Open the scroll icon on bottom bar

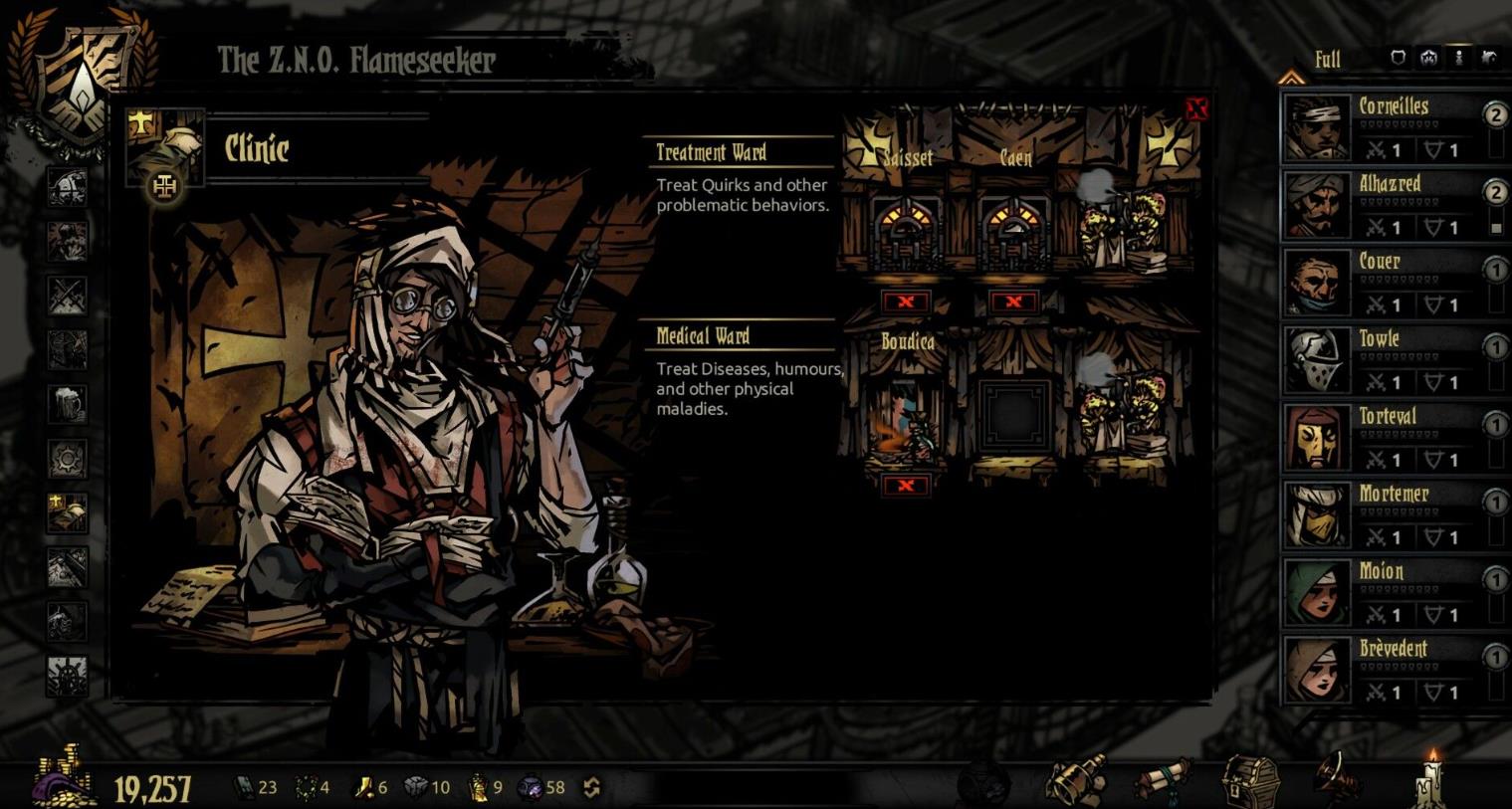point(1165,780)
